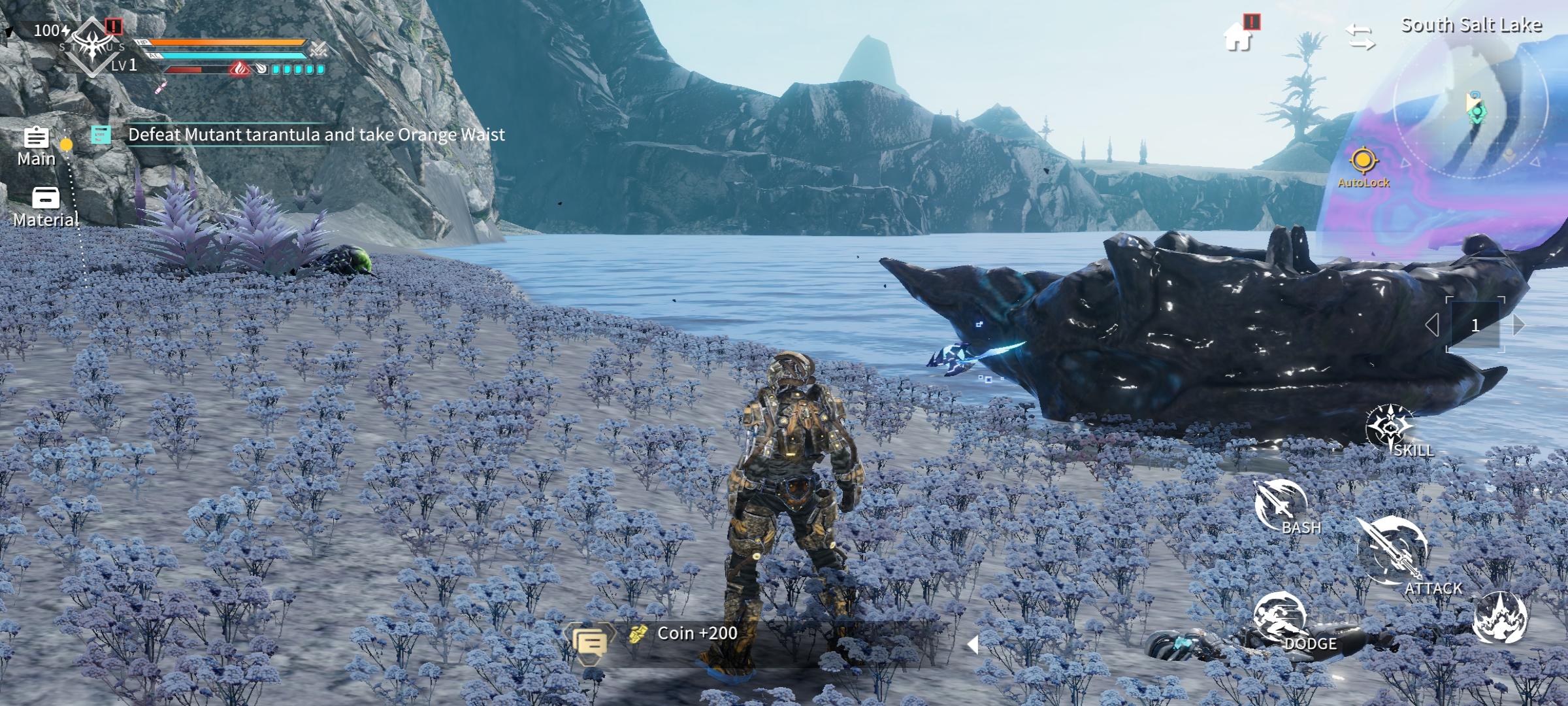
Task: Trigger the DODGE move
Action: tap(1281, 619)
